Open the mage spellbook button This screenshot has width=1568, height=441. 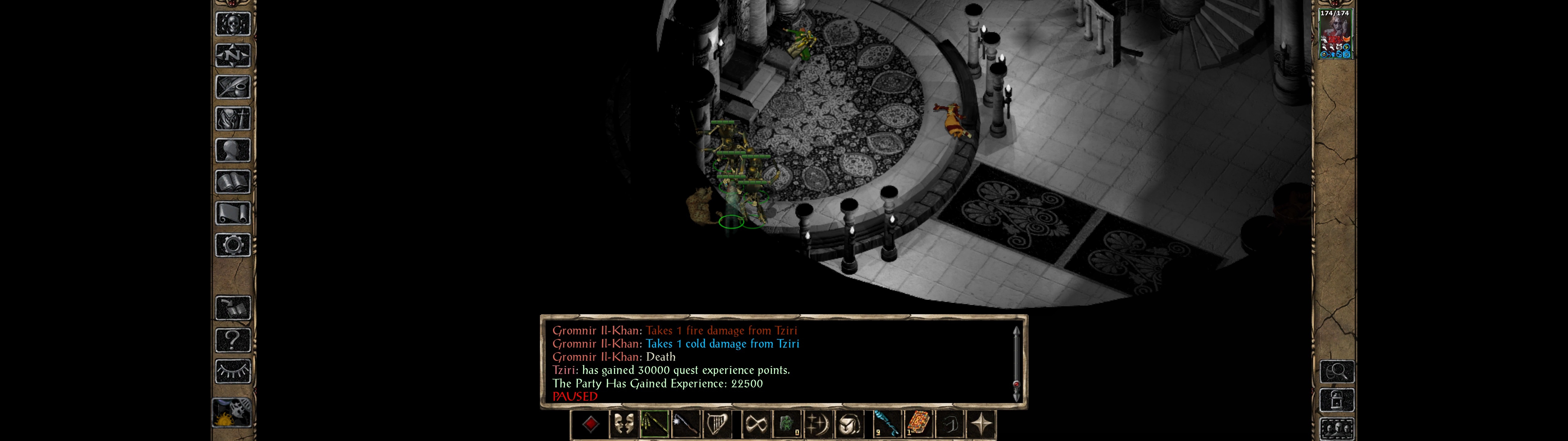point(233,182)
